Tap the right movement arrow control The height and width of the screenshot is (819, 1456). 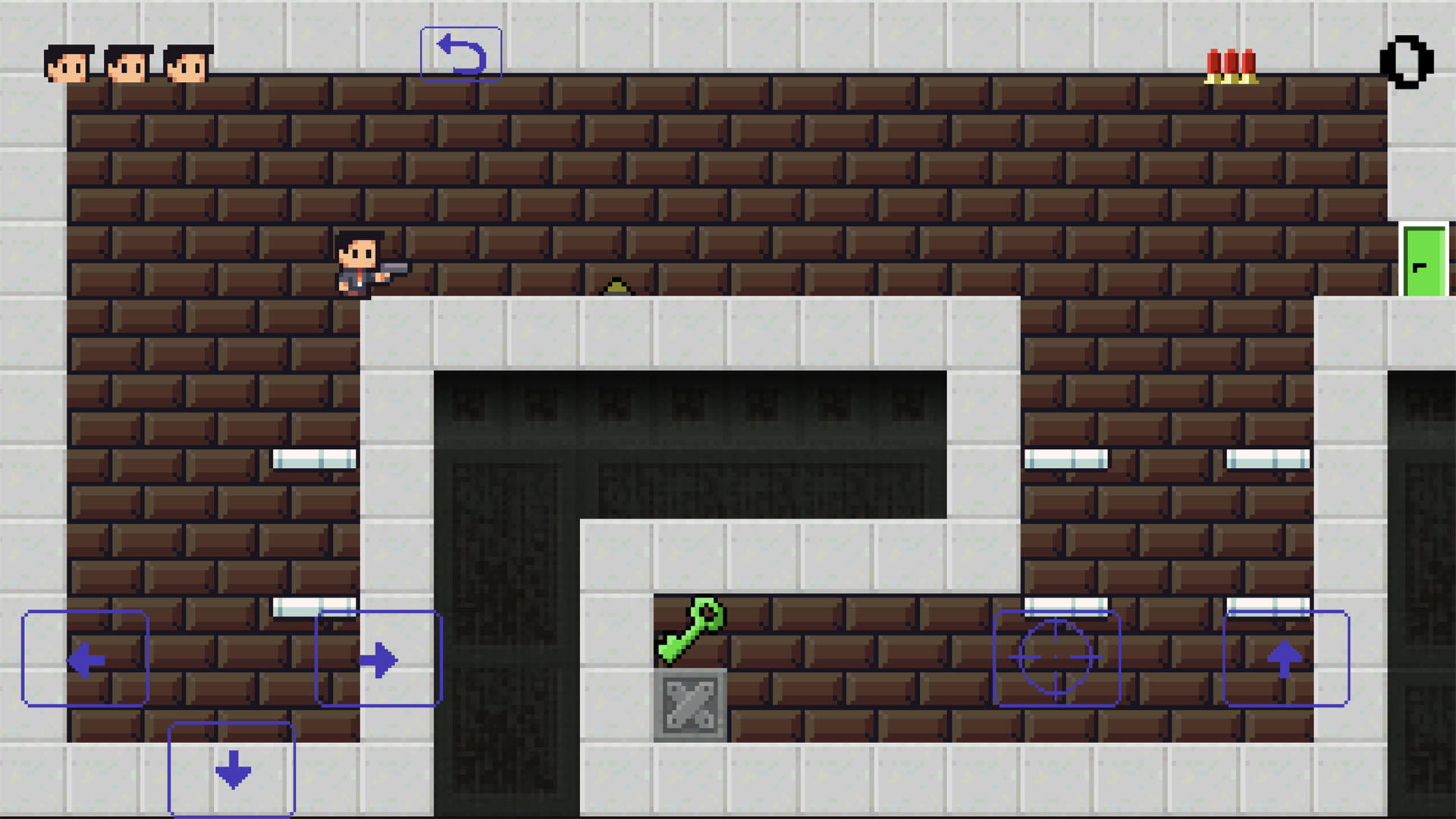(378, 658)
